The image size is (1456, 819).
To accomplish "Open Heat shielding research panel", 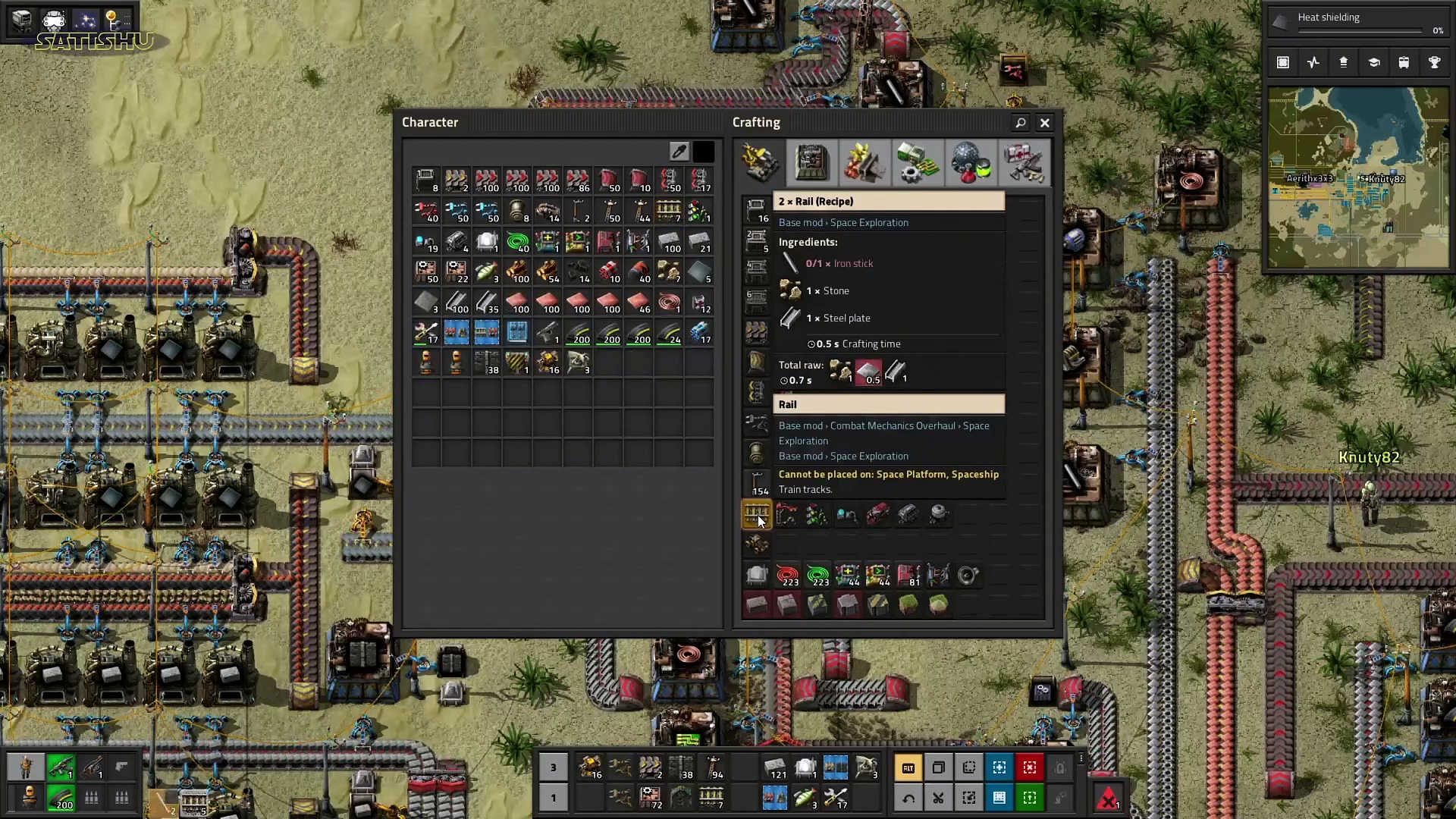I will (1357, 23).
